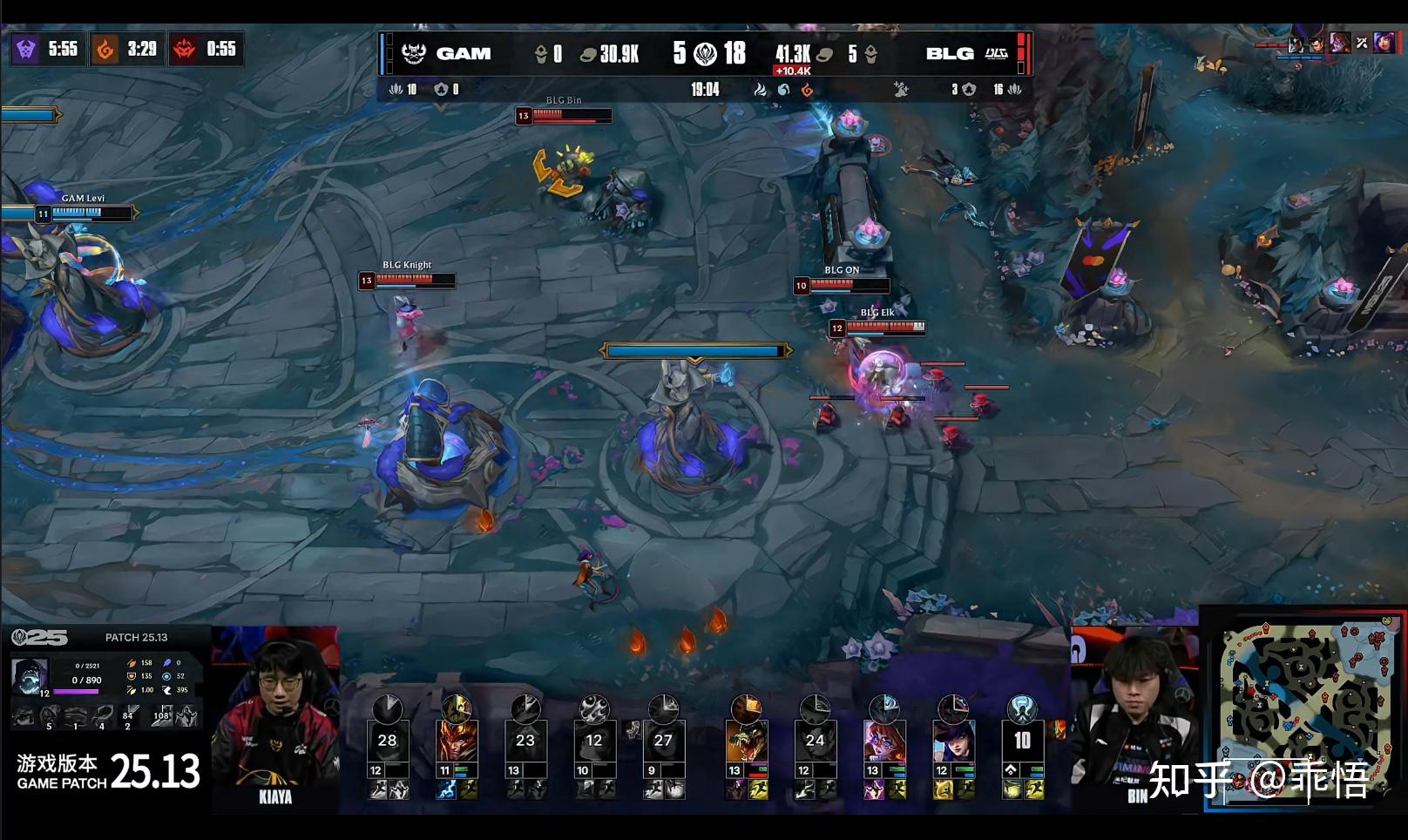
Task: Click the red Atakhan timer icon
Action: click(x=184, y=50)
